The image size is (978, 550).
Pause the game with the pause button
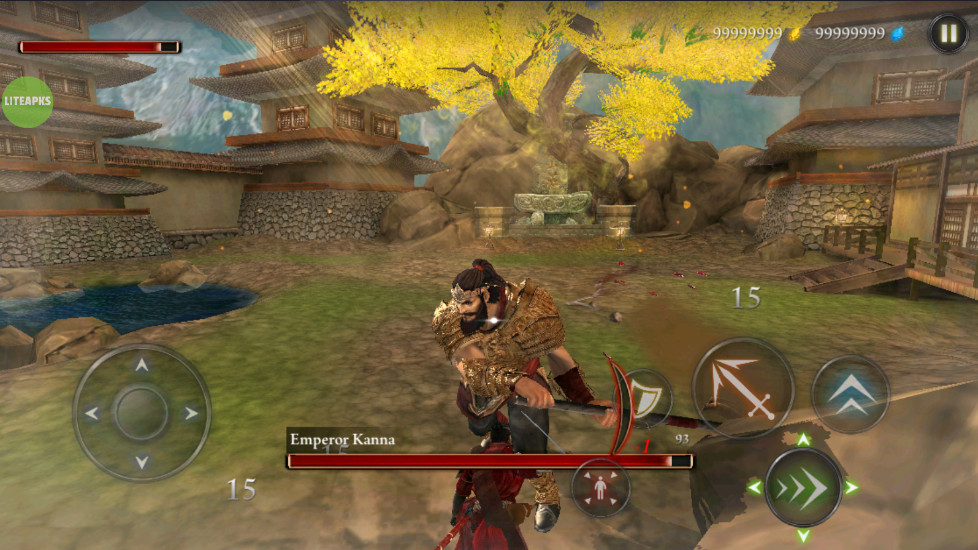(948, 33)
